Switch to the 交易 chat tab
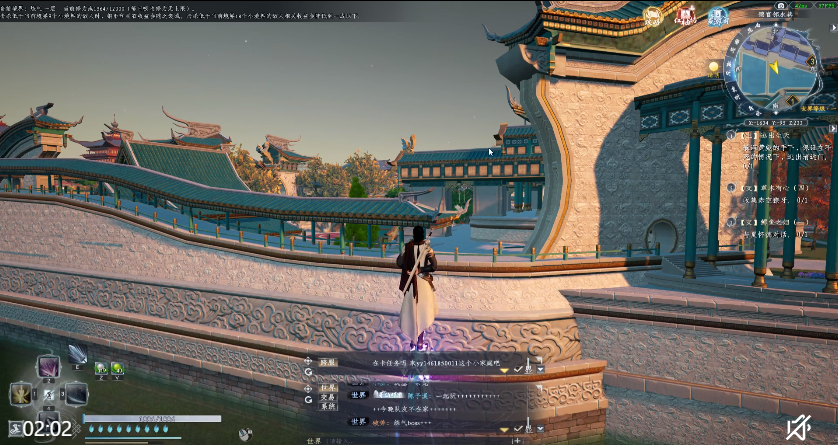 click(328, 395)
